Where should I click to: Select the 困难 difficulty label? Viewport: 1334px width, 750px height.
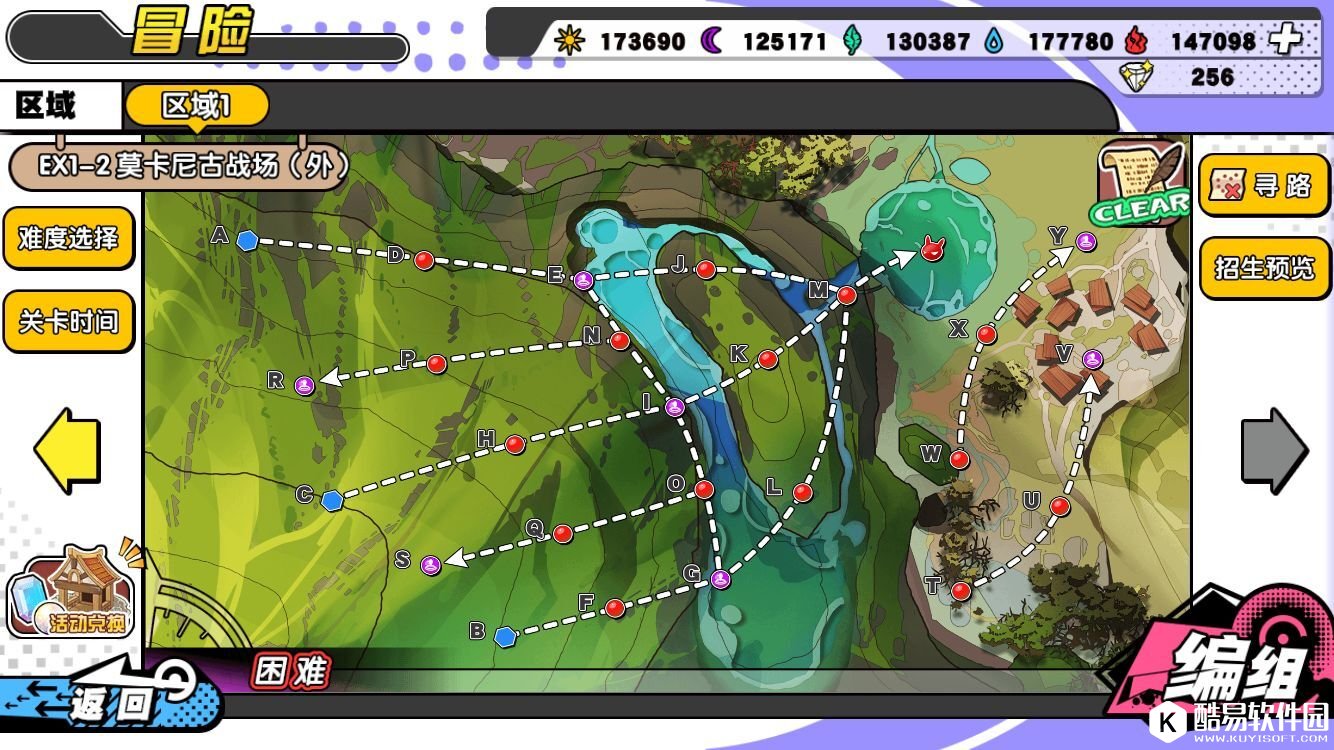click(291, 672)
